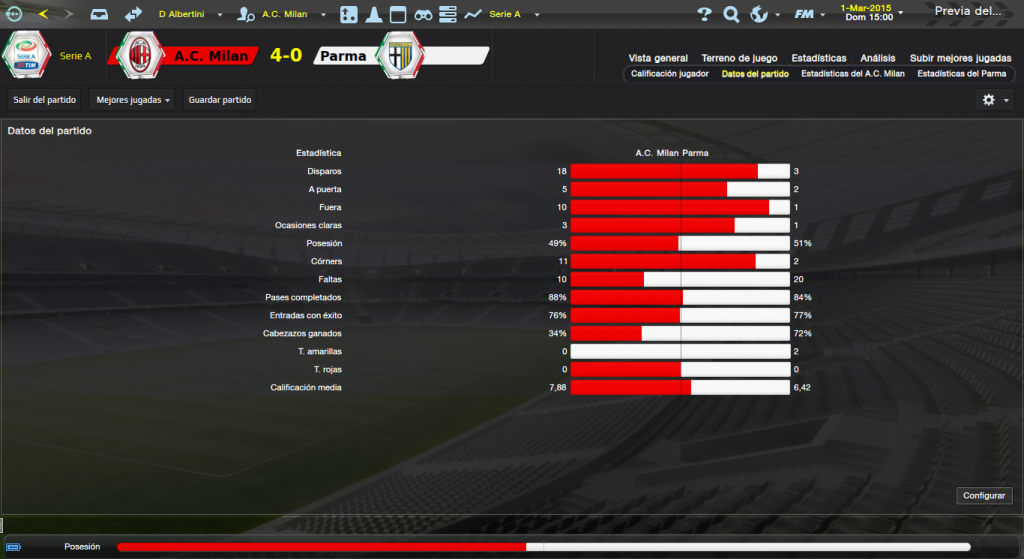Switch to the Vista general tab
Image resolution: width=1024 pixels, height=559 pixels.
pyautogui.click(x=658, y=58)
